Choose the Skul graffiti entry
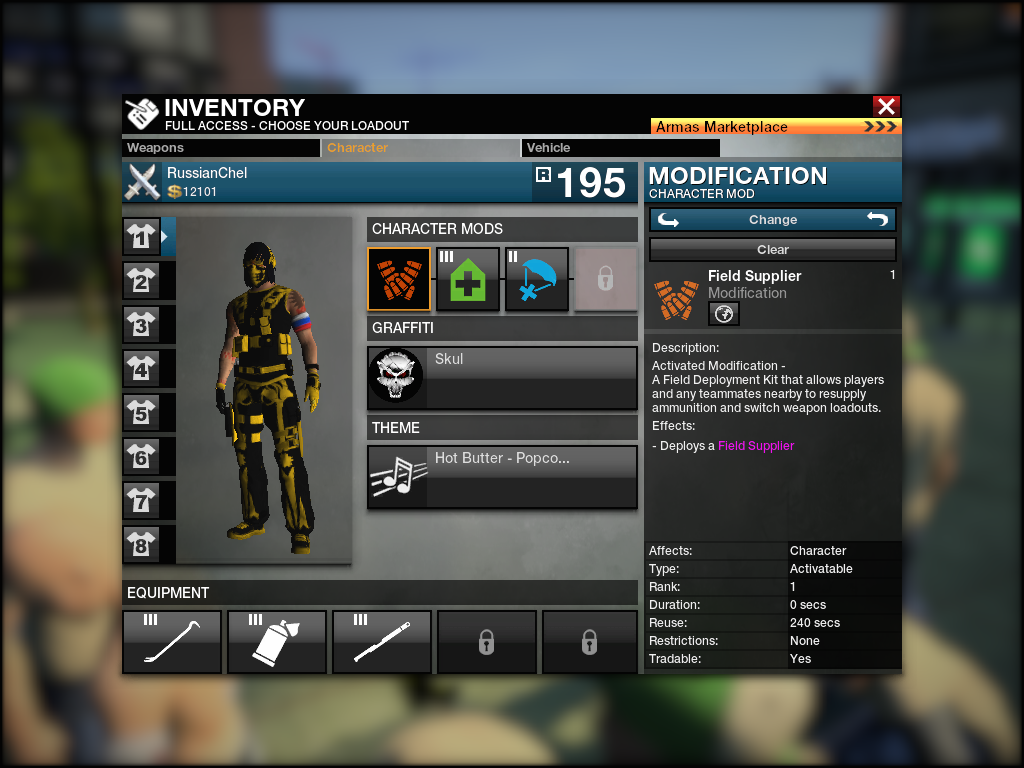 [502, 377]
